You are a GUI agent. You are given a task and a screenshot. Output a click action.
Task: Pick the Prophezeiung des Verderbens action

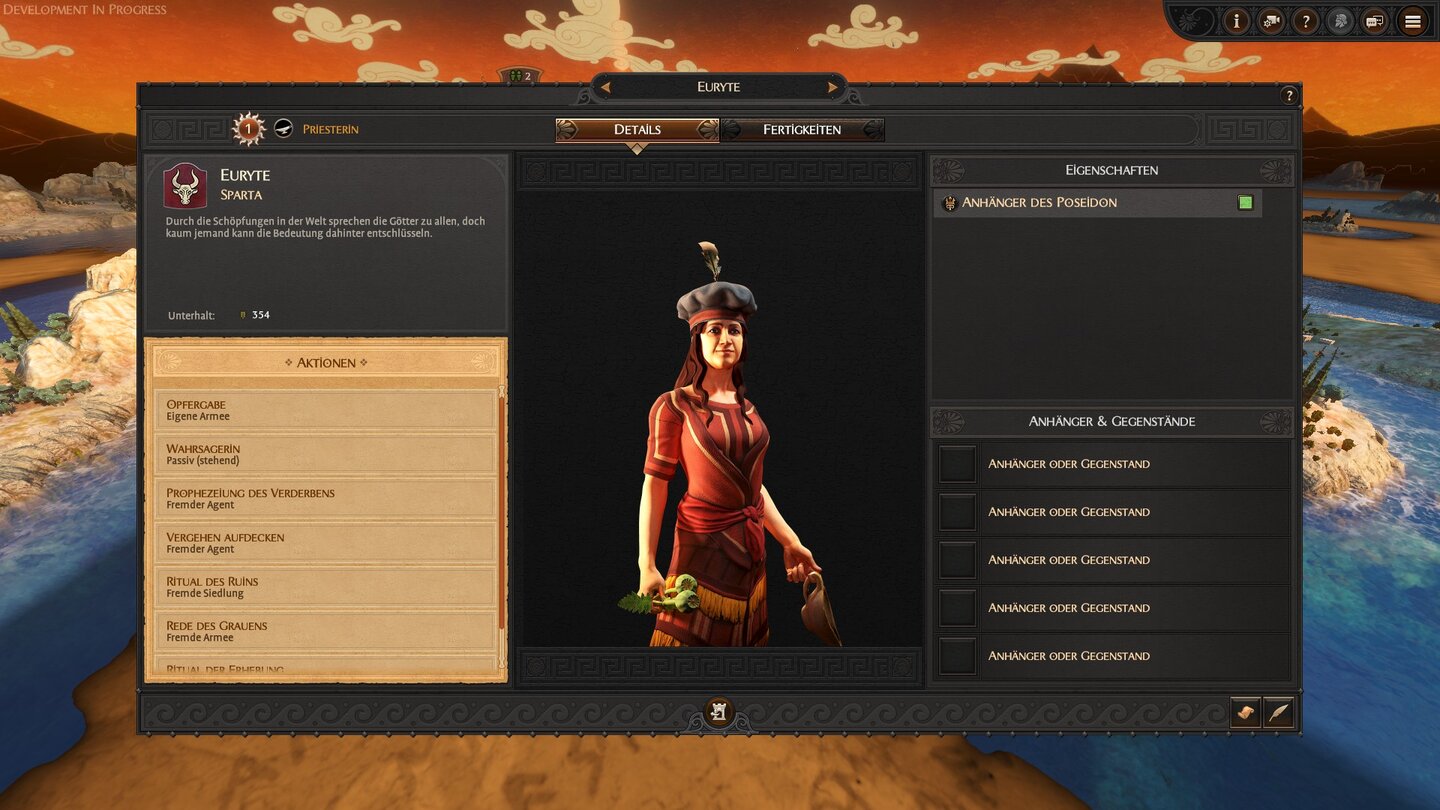coord(325,498)
